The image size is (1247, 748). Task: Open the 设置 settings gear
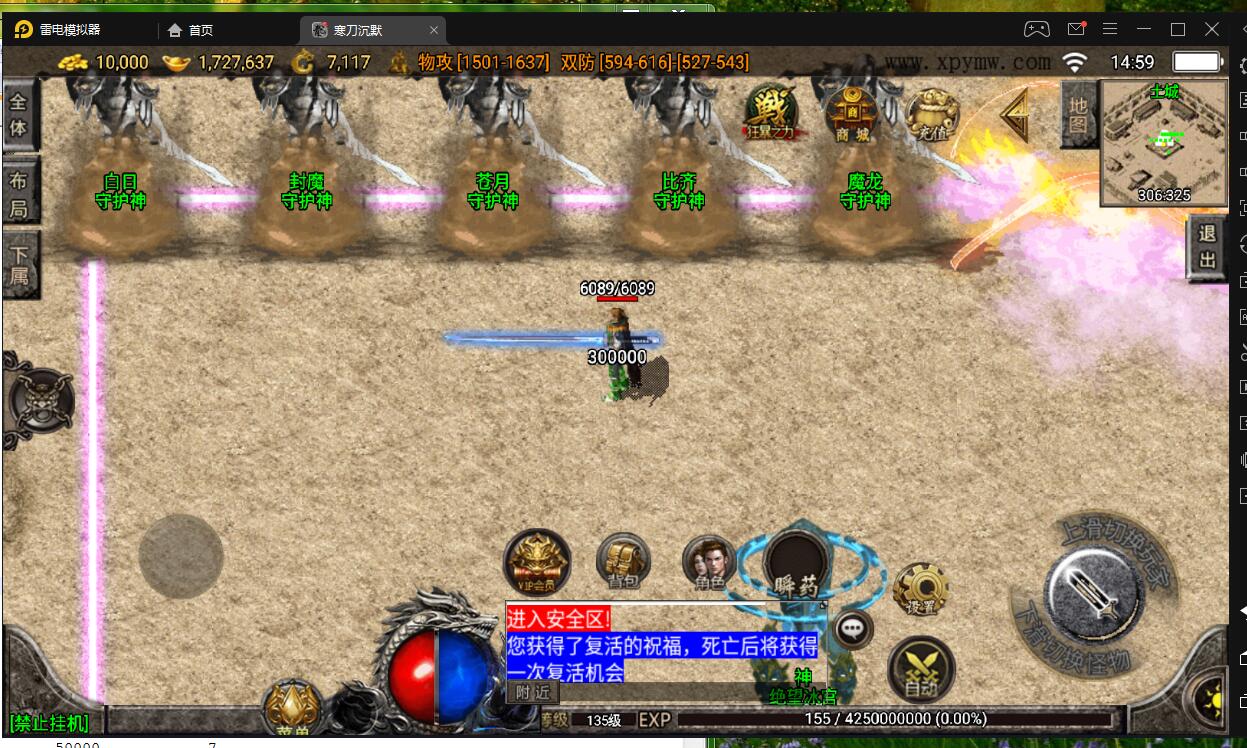(920, 588)
